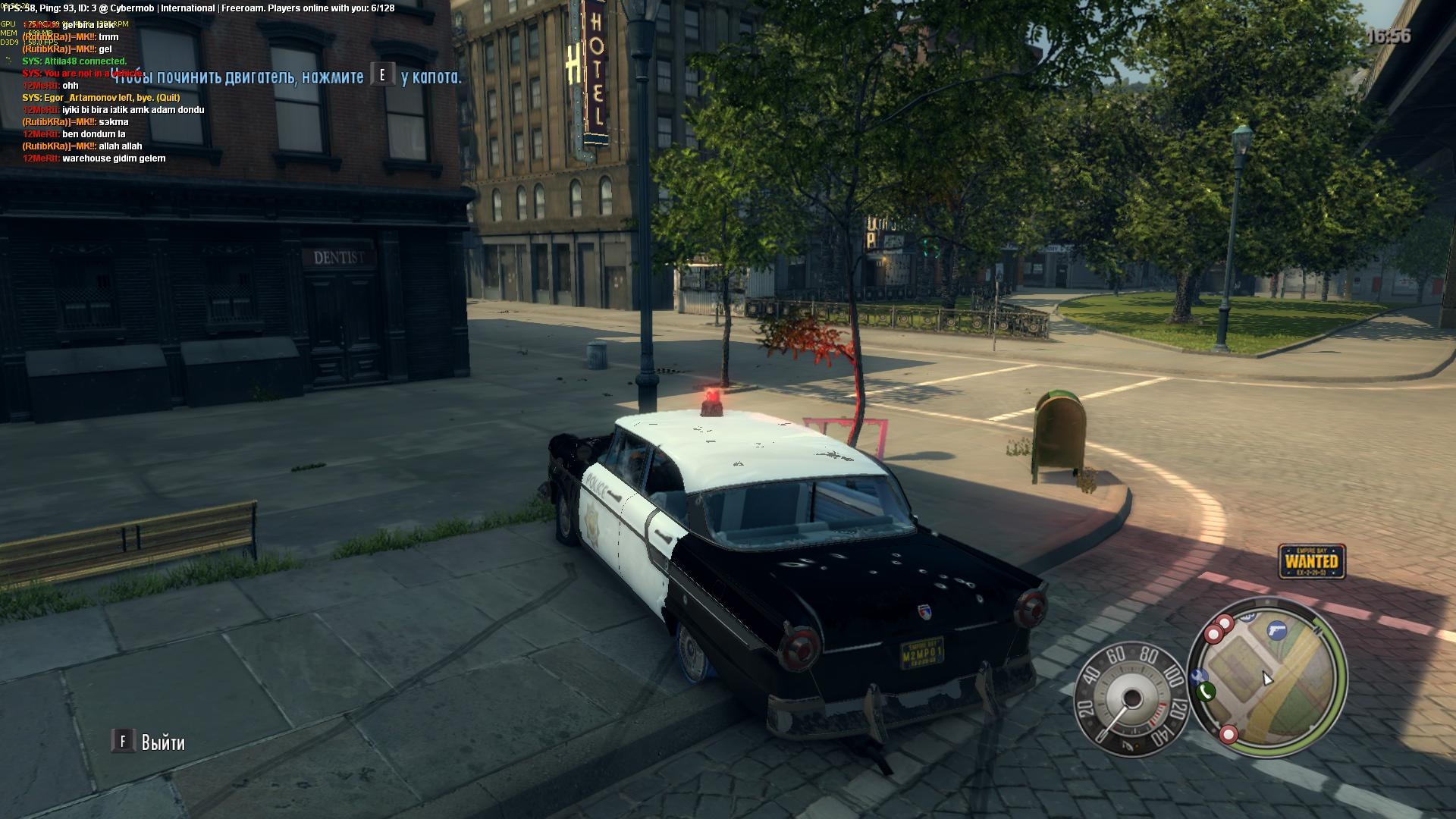
Task: Click the Empire Bay WANTED plate icon
Action: [x=1311, y=561]
